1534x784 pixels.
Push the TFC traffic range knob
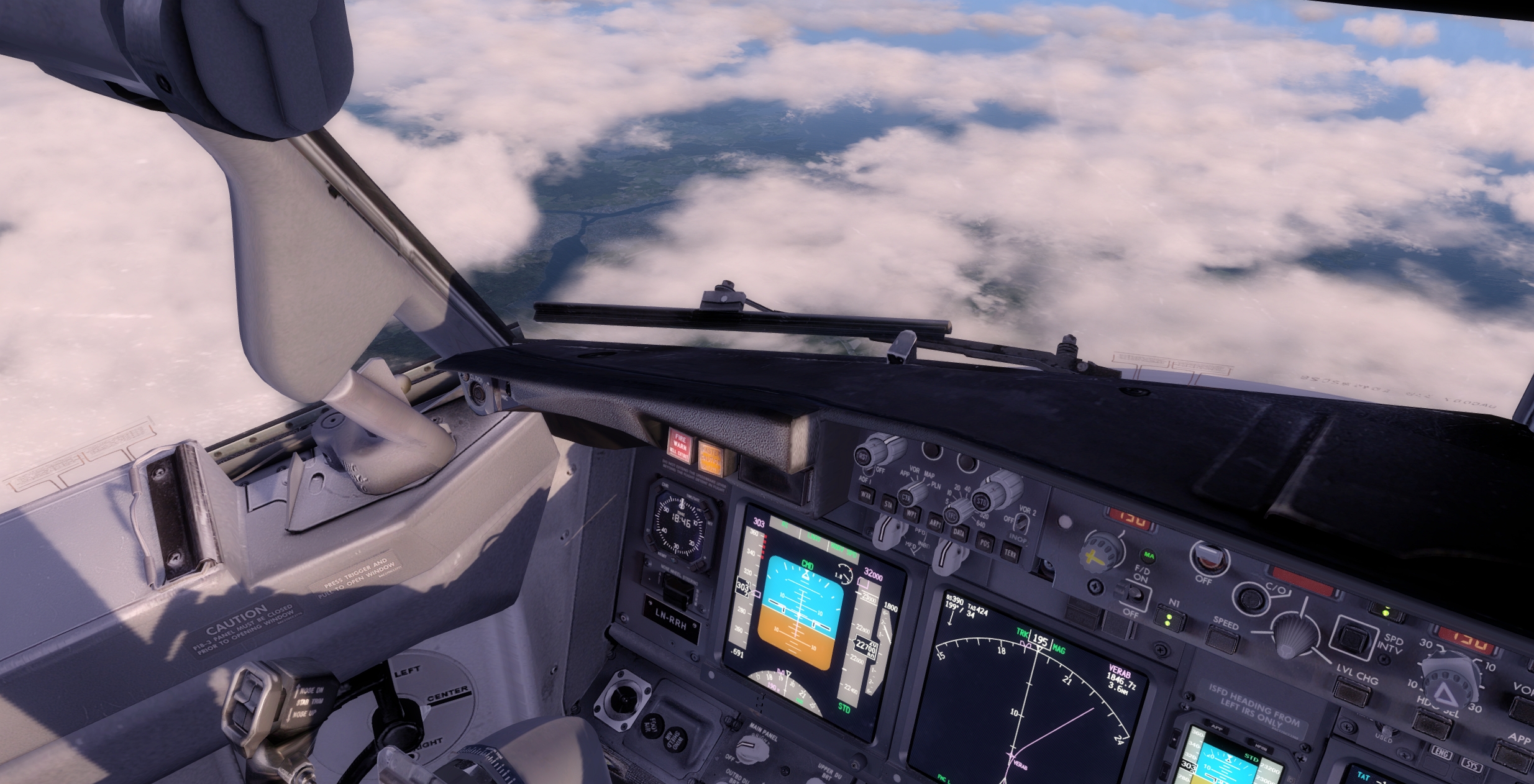(x=951, y=515)
